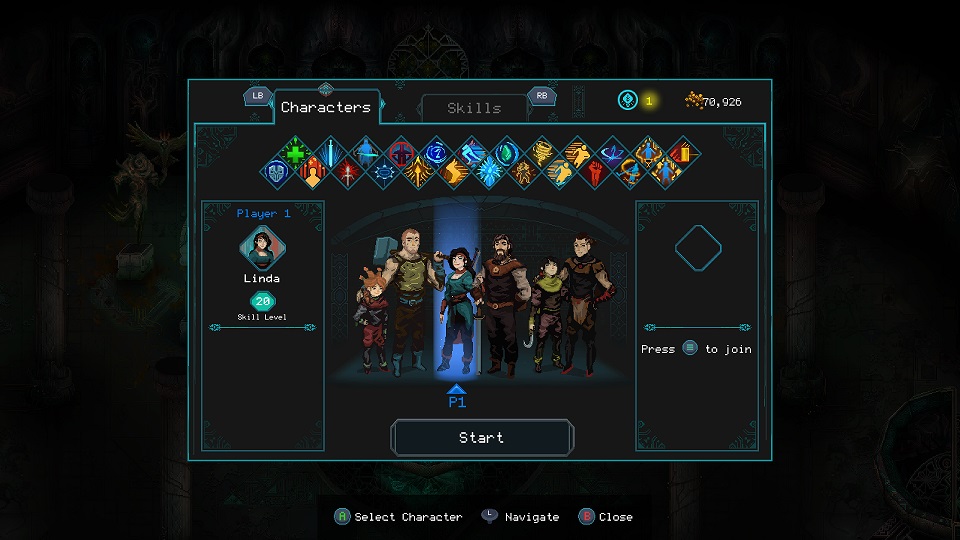Screen dimensions: 960x540
Task: Start the run with Linda
Action: click(481, 438)
